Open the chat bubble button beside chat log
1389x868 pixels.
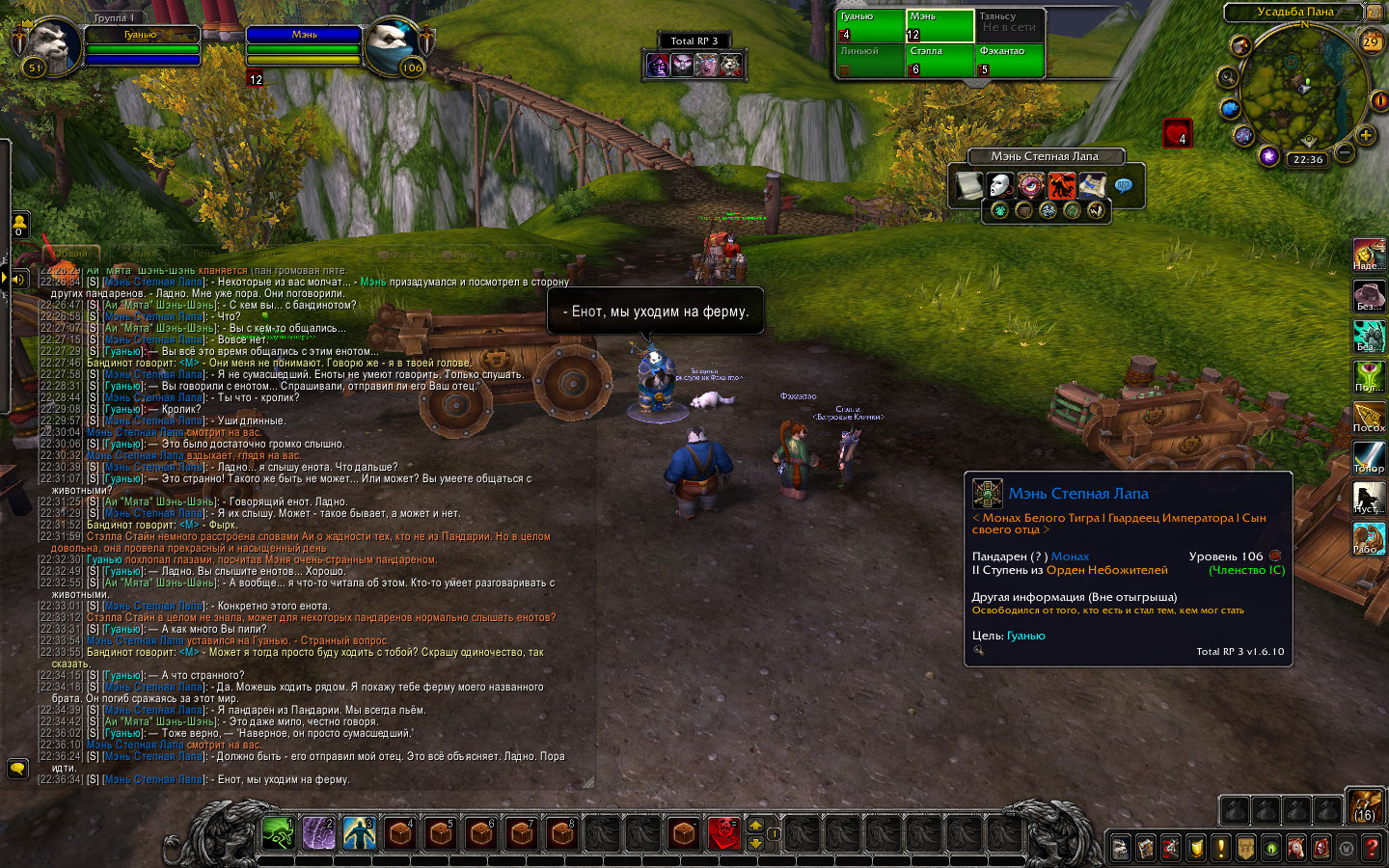click(x=17, y=769)
